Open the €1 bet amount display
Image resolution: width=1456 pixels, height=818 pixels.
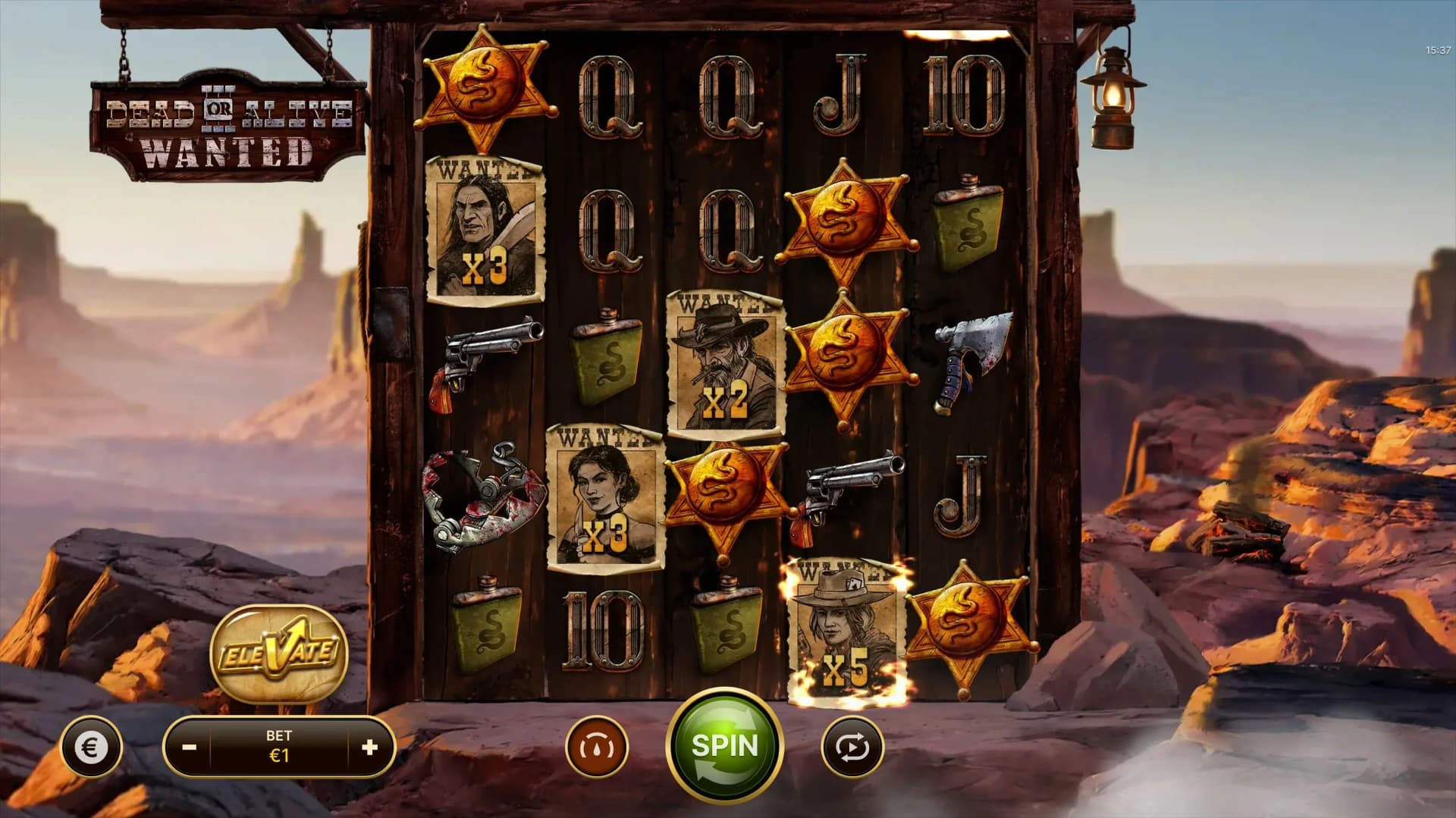click(281, 747)
